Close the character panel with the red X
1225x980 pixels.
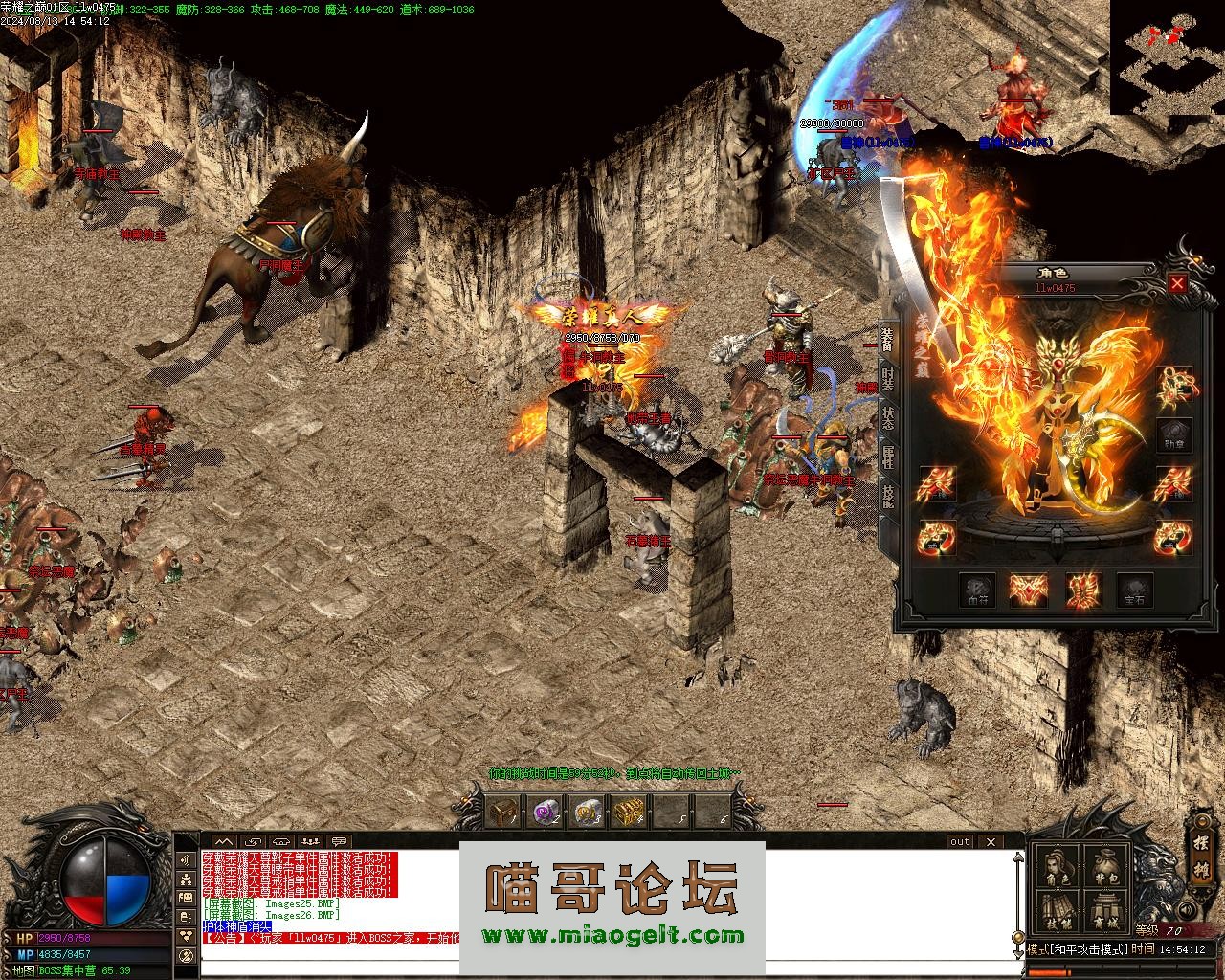(x=1177, y=283)
